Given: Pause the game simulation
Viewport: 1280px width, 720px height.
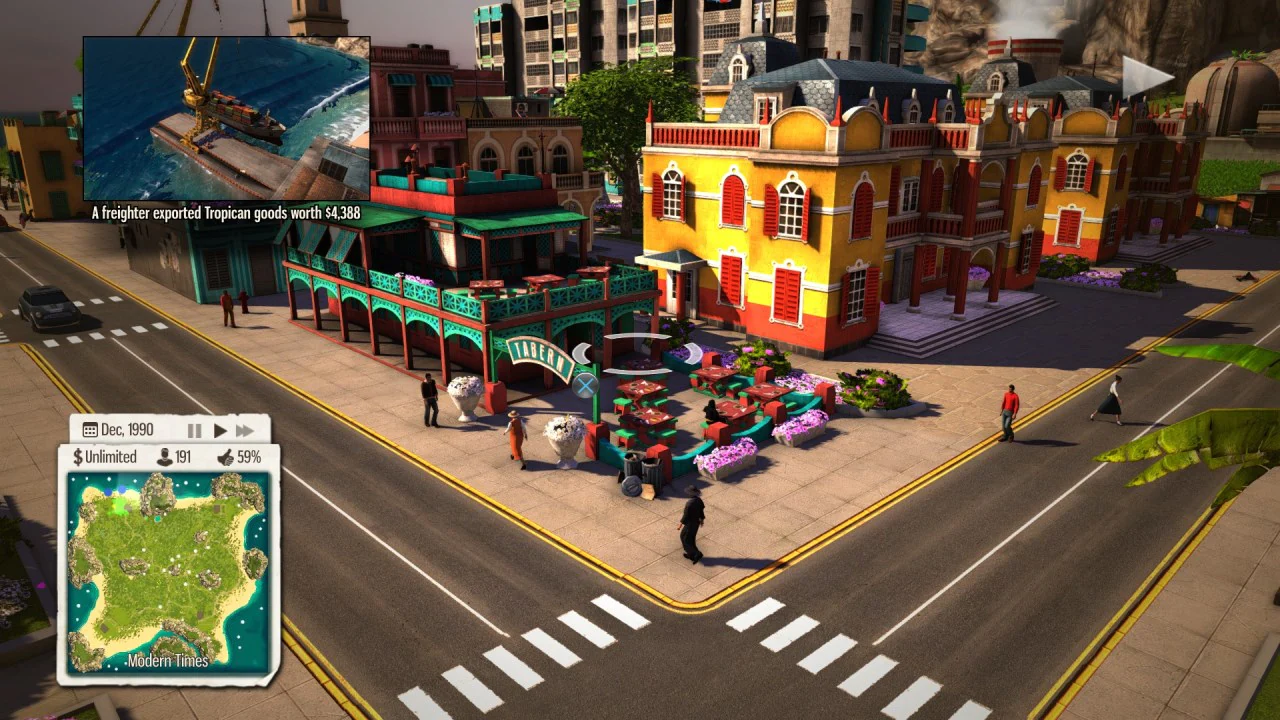Looking at the screenshot, I should pos(195,430).
